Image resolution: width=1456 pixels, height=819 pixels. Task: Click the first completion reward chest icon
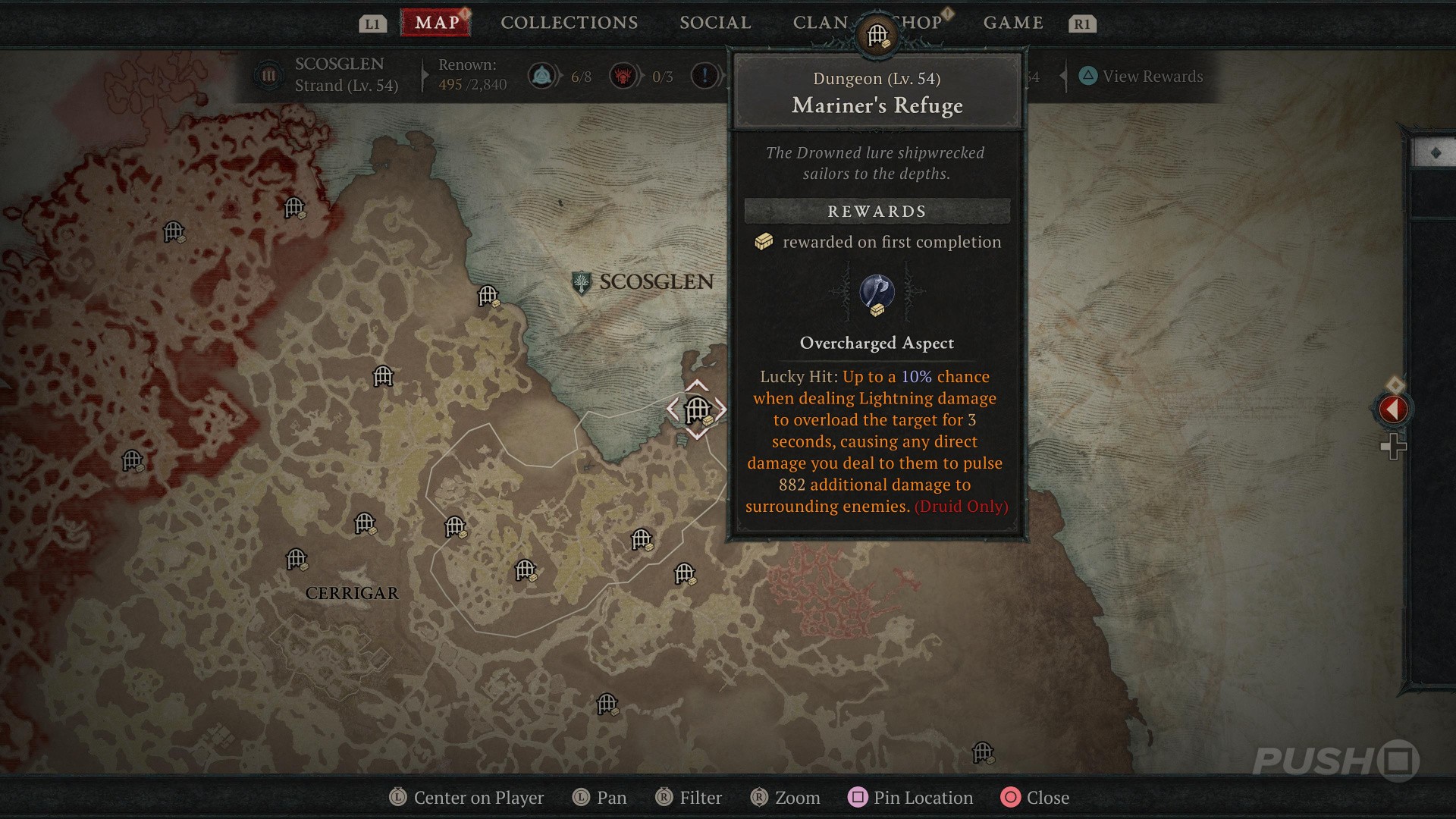(x=766, y=242)
